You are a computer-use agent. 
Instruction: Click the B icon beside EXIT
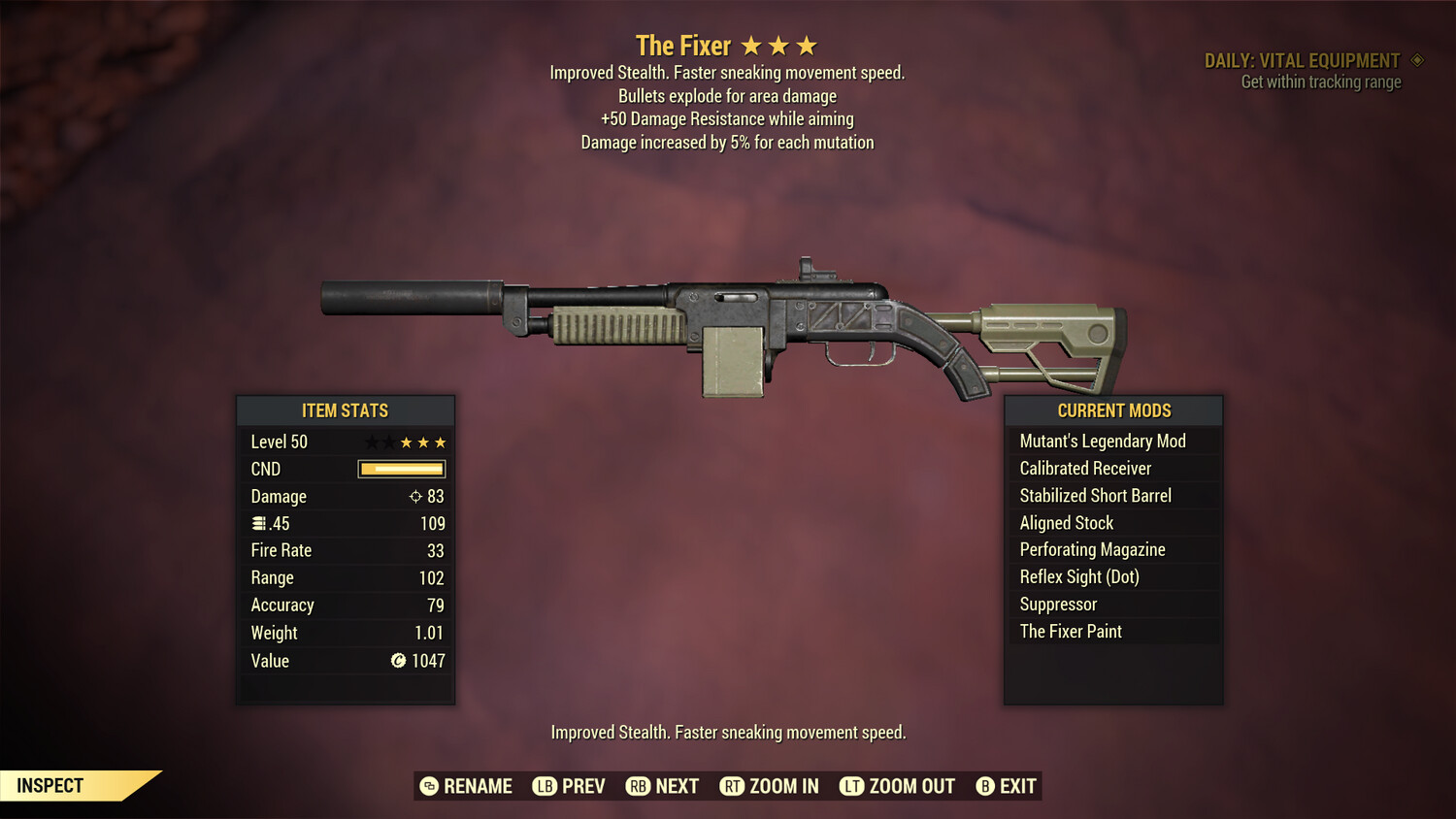[x=983, y=786]
